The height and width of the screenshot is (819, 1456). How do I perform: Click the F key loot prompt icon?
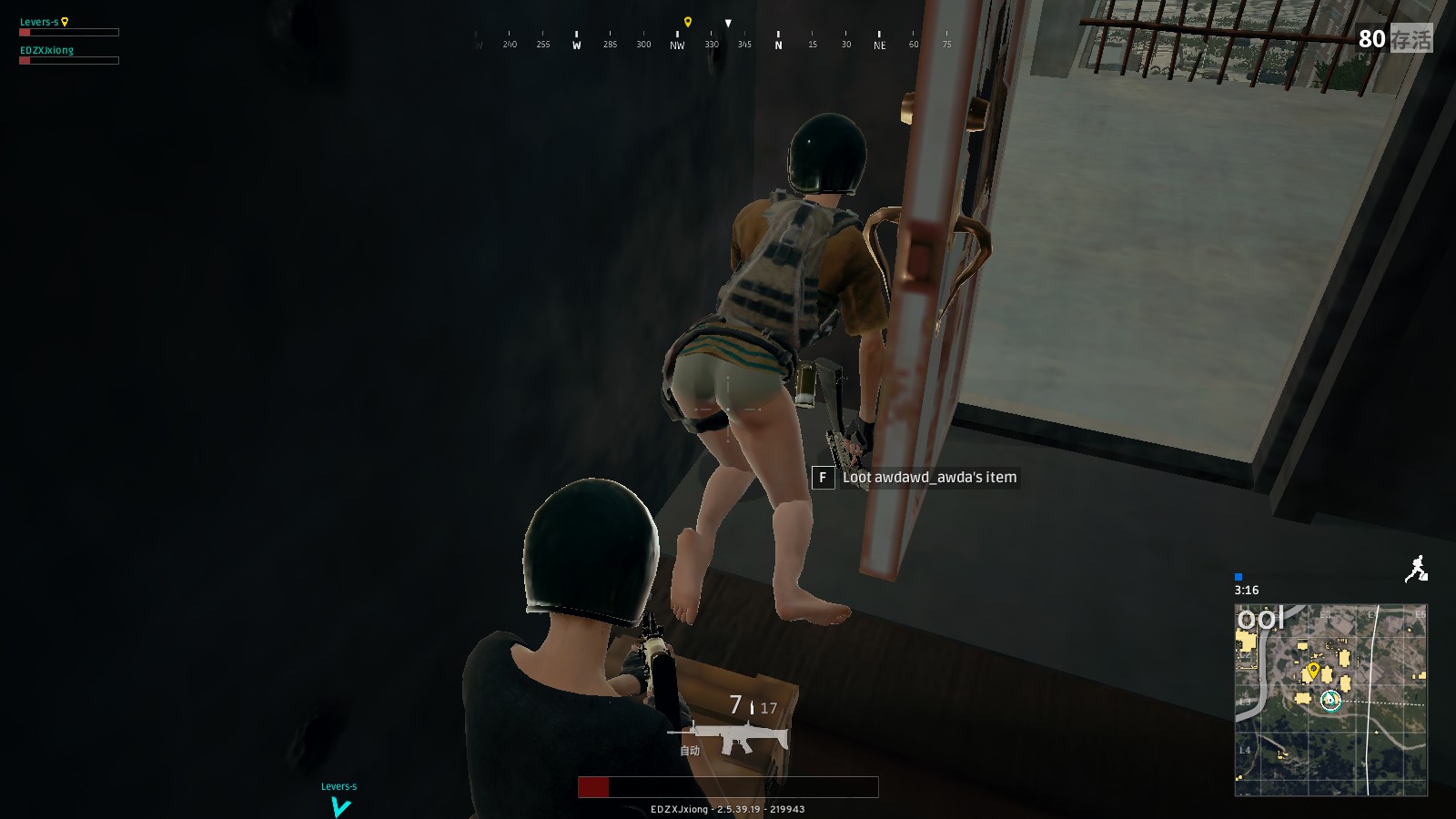[823, 477]
